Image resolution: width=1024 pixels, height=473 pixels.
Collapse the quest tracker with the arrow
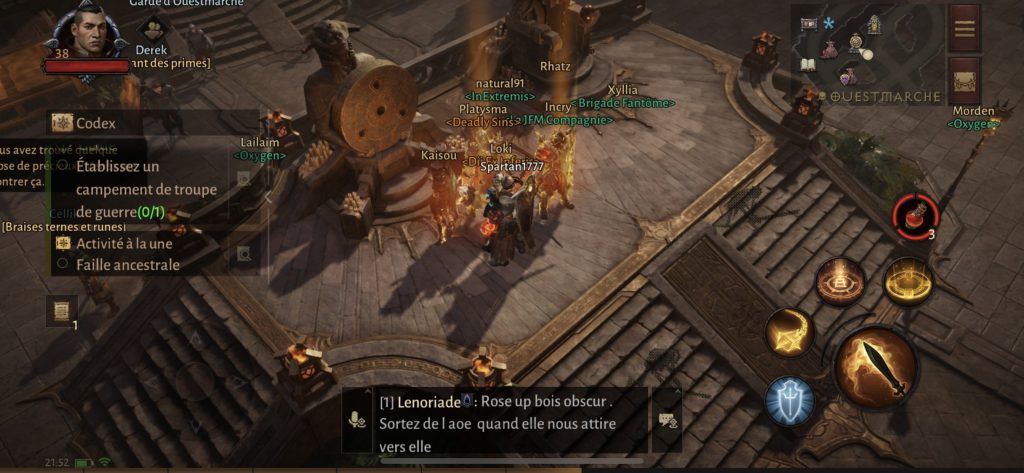pyautogui.click(x=267, y=197)
